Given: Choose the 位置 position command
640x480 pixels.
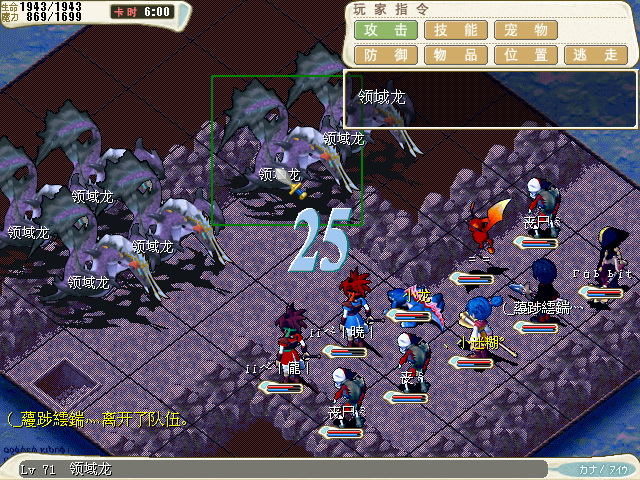Looking at the screenshot, I should tap(526, 55).
